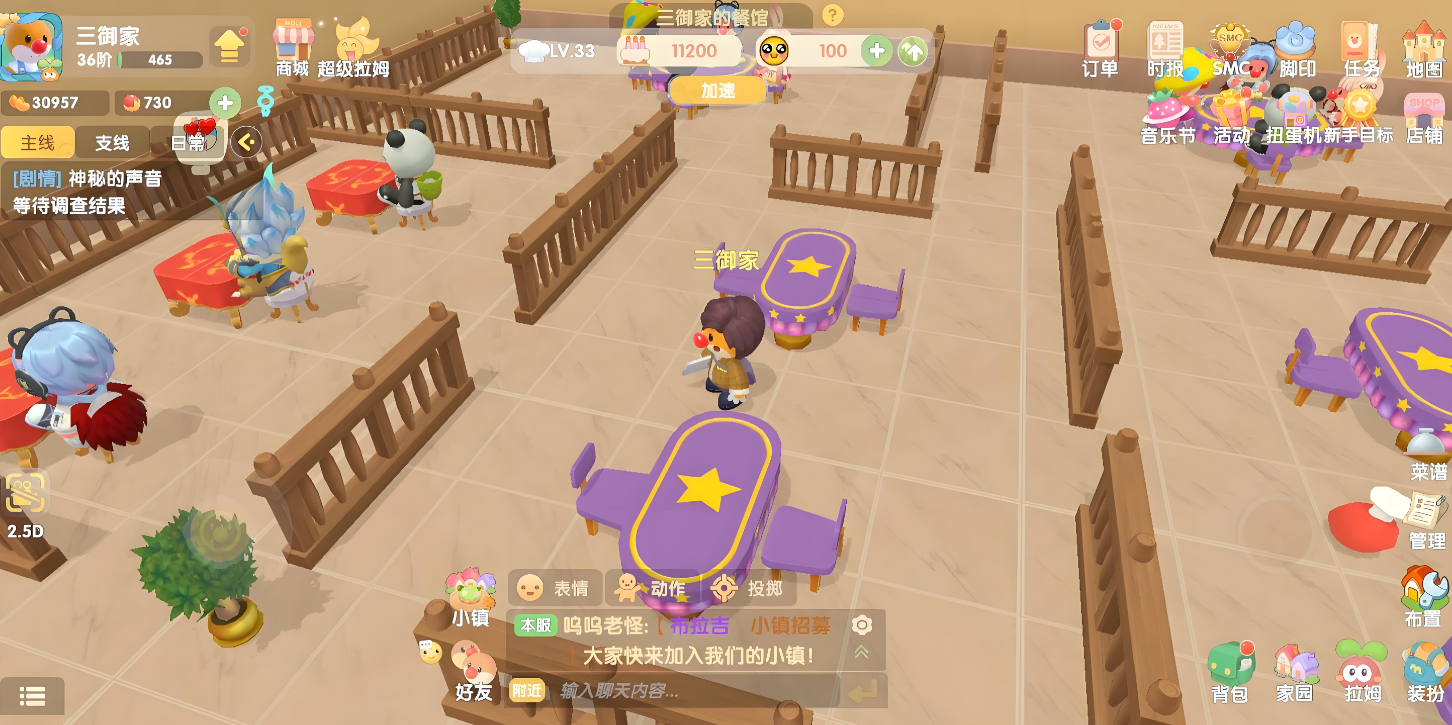1452x725 pixels.
Task: Open the 订单 orders panel
Action: tap(1100, 48)
